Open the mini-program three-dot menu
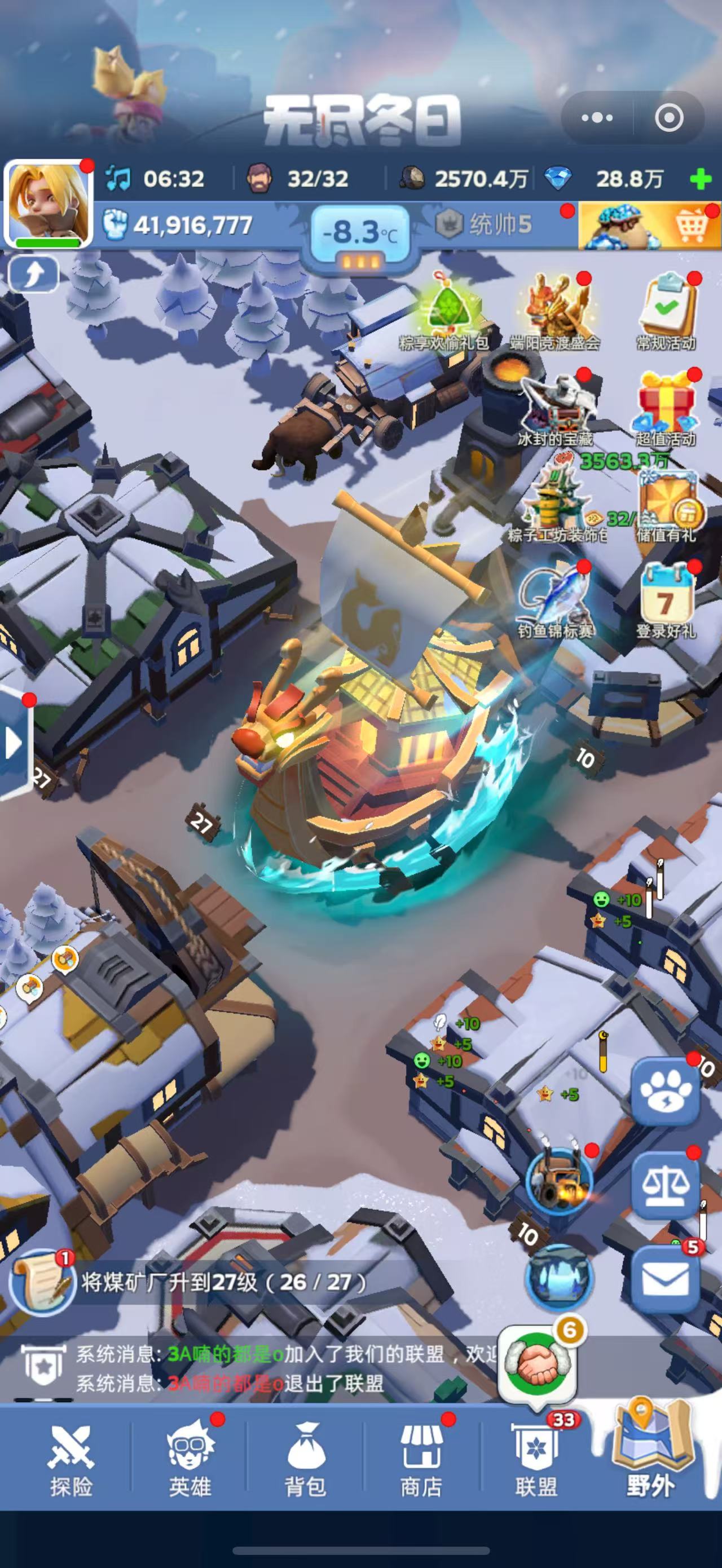Viewport: 722px width, 1568px height. click(x=597, y=117)
